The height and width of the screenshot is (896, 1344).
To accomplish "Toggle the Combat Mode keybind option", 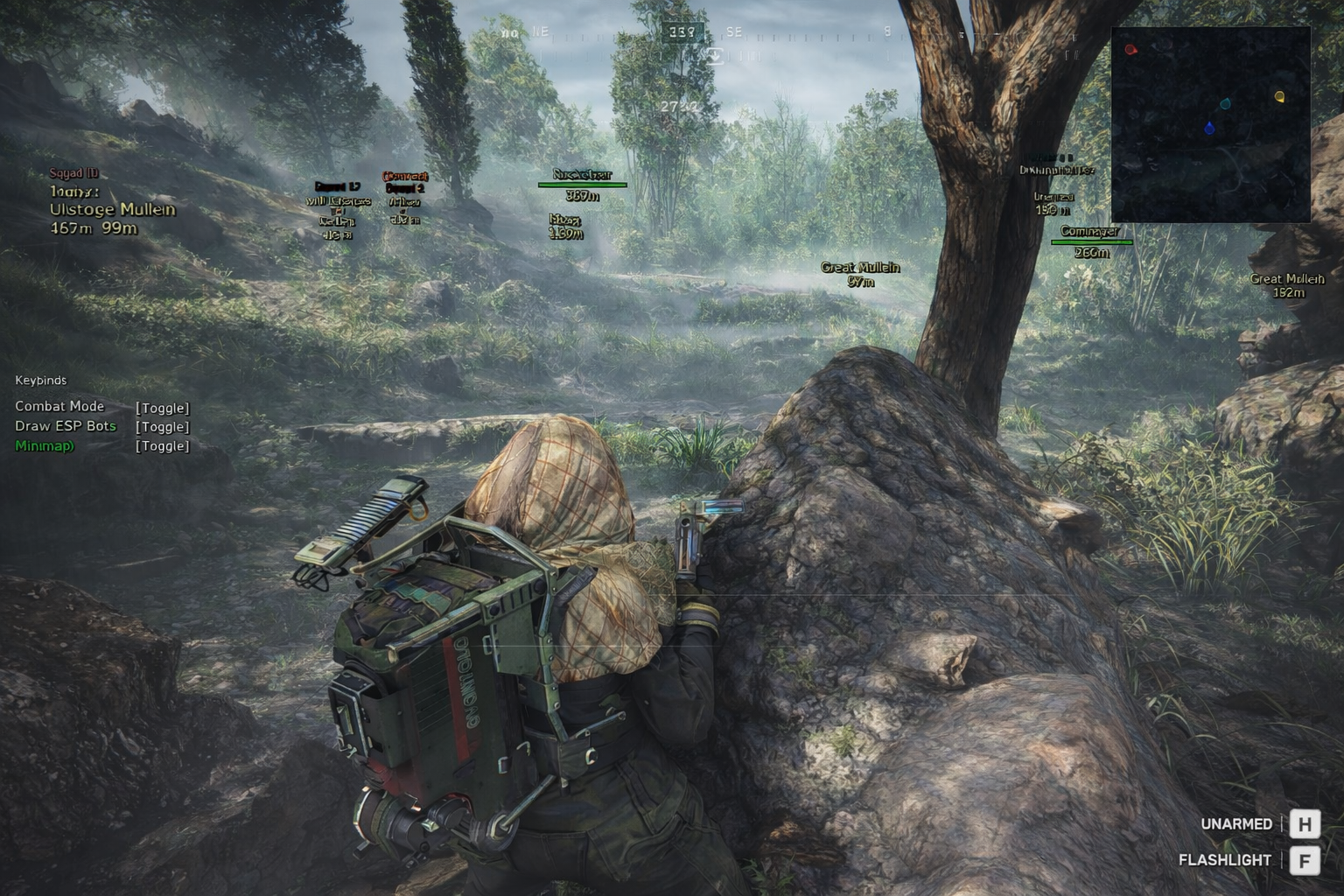I will (162, 408).
